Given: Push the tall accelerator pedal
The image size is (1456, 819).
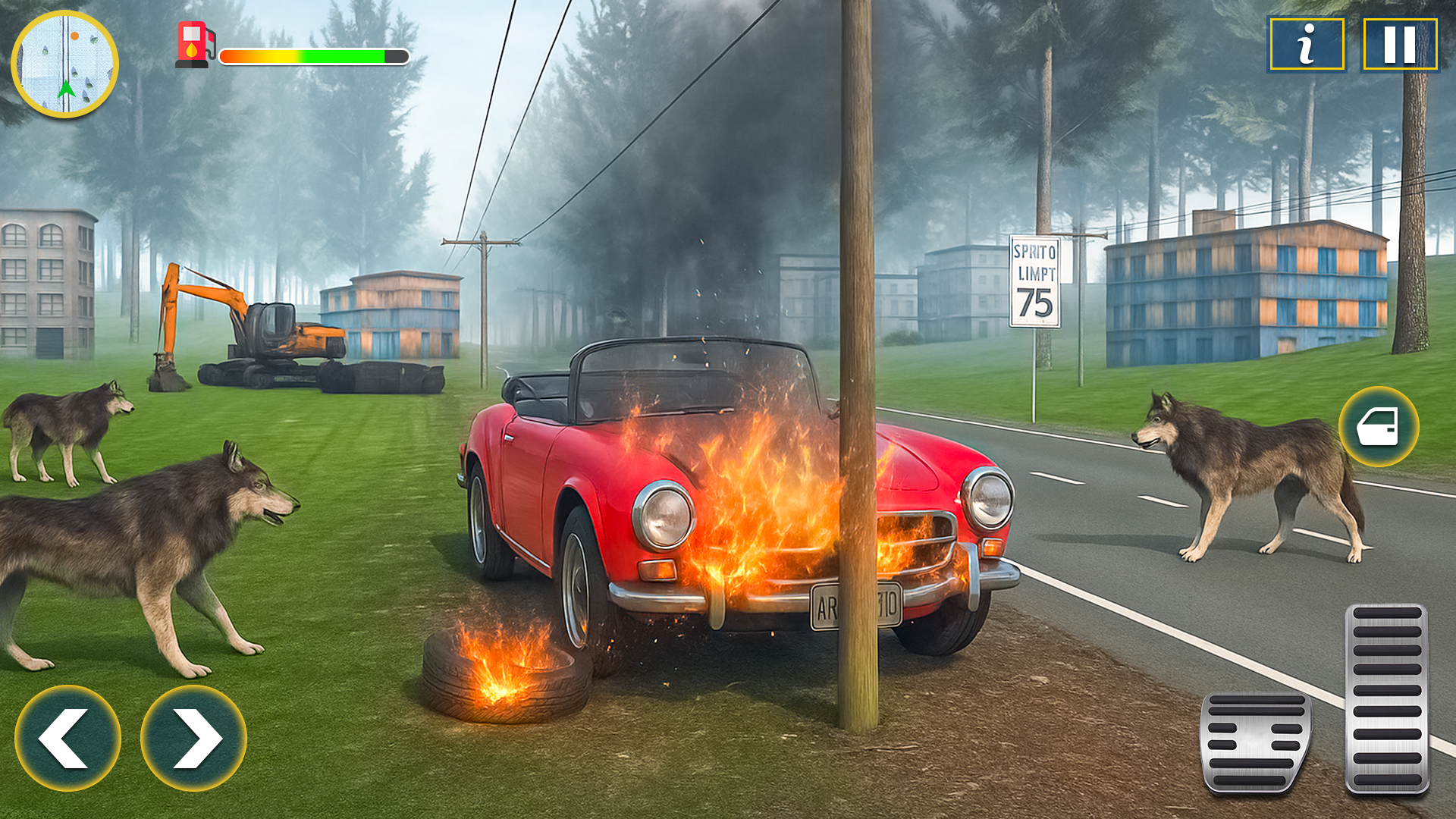Looking at the screenshot, I should pos(1387,698).
